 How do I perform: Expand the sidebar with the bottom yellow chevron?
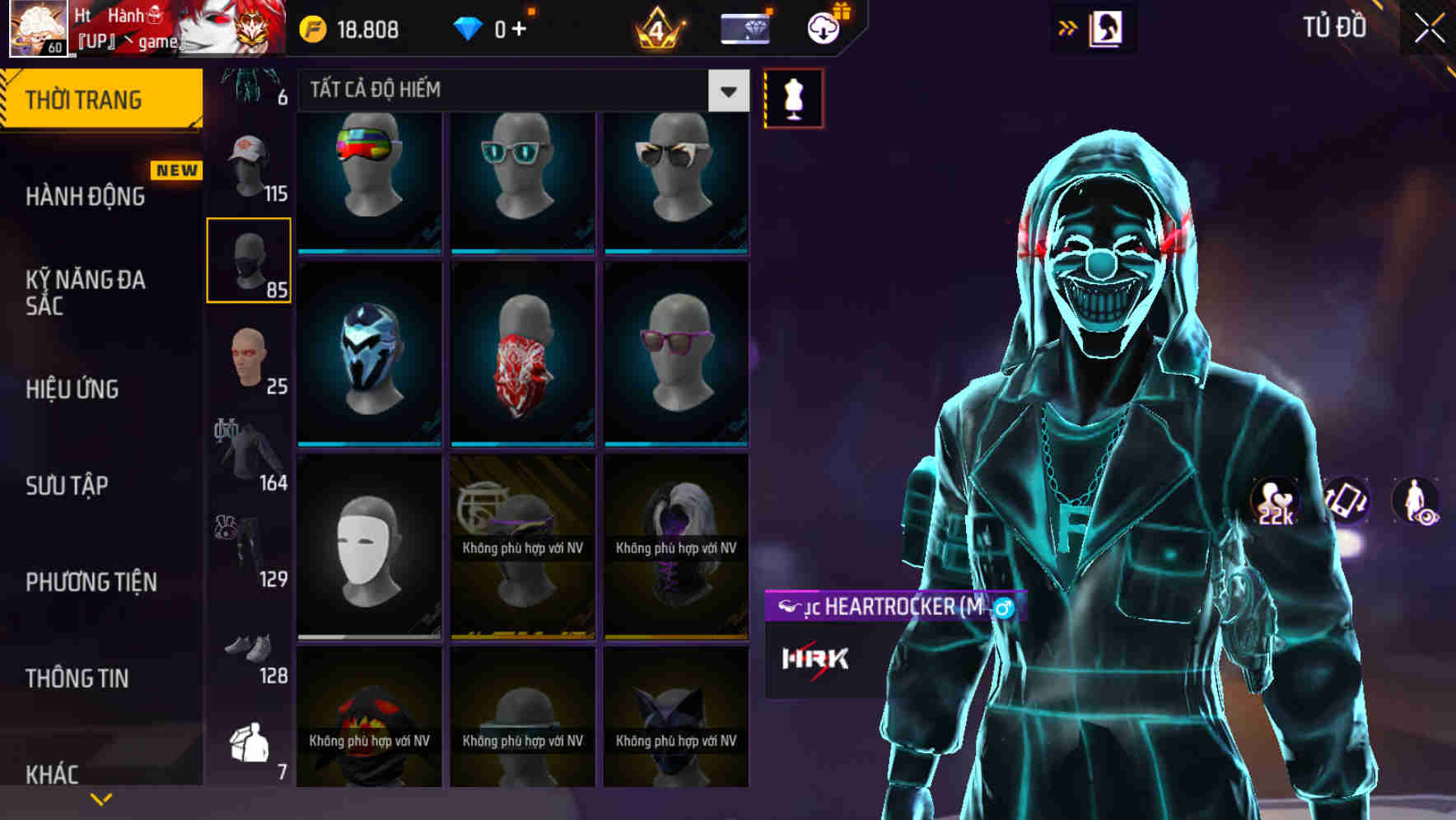click(x=100, y=797)
